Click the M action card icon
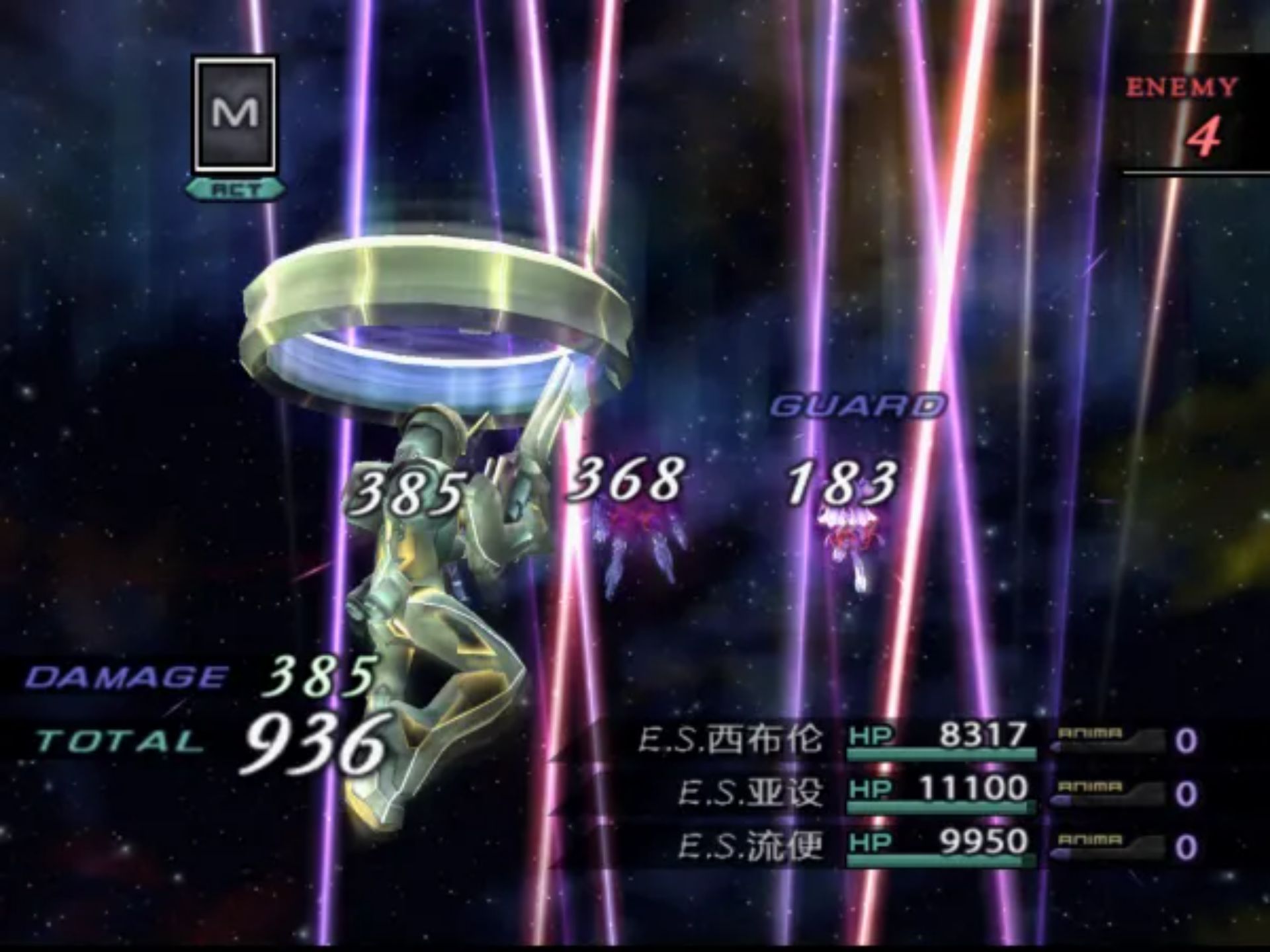 (x=235, y=114)
